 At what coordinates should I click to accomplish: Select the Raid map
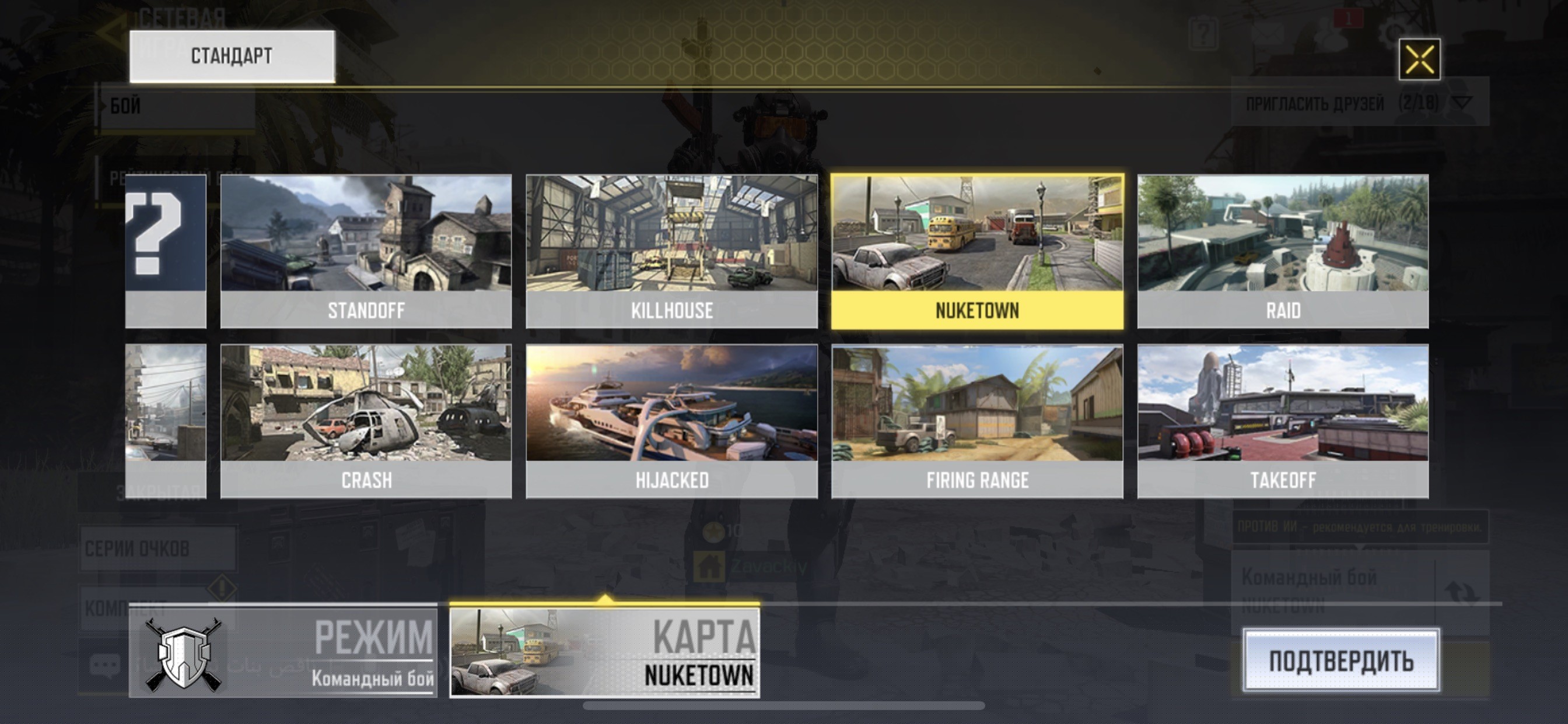[x=1283, y=251]
